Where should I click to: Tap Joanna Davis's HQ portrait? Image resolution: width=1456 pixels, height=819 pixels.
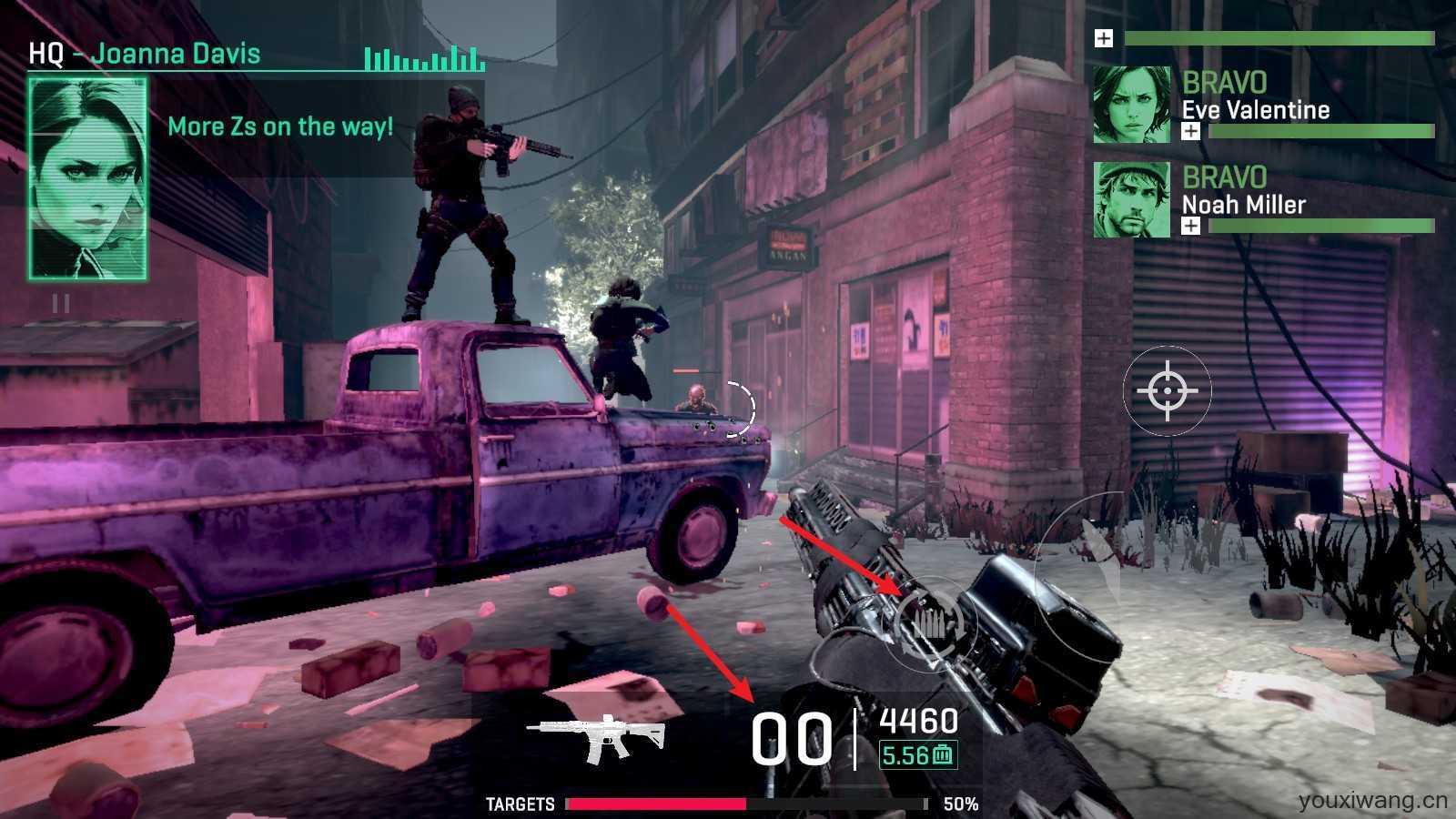click(x=87, y=178)
